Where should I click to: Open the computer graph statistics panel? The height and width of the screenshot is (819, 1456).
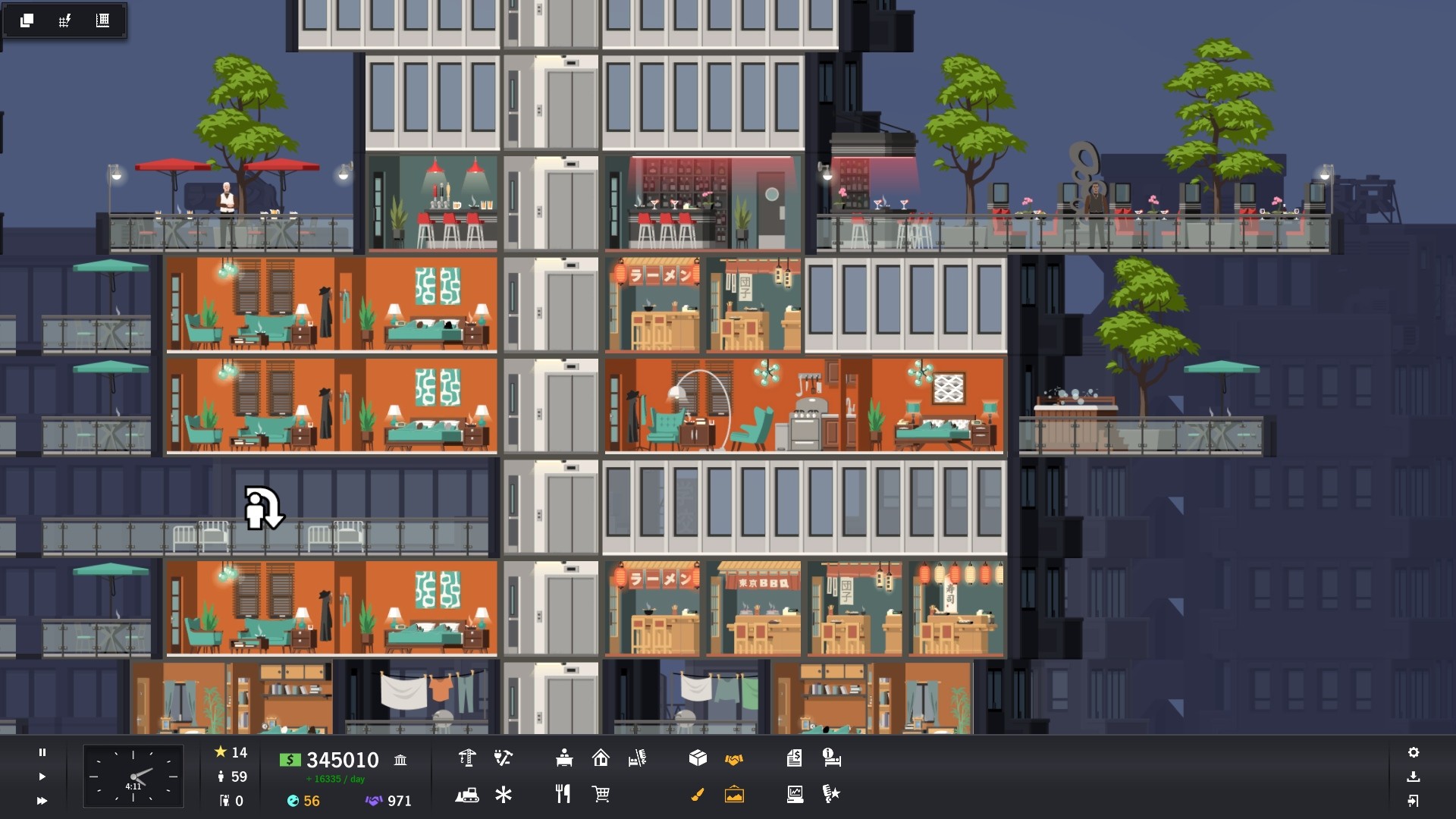(x=795, y=795)
